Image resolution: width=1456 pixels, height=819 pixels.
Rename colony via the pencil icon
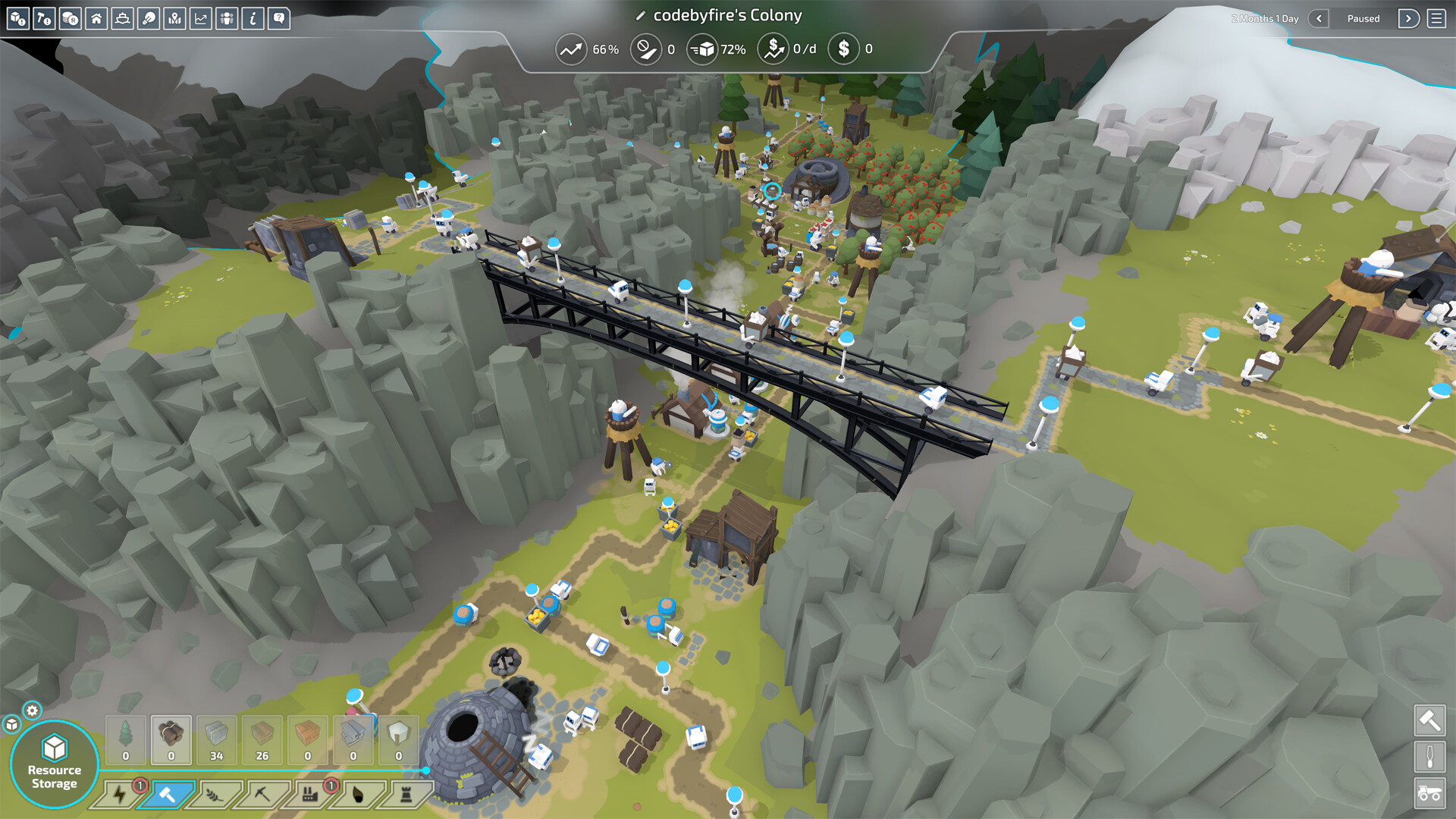pos(640,16)
